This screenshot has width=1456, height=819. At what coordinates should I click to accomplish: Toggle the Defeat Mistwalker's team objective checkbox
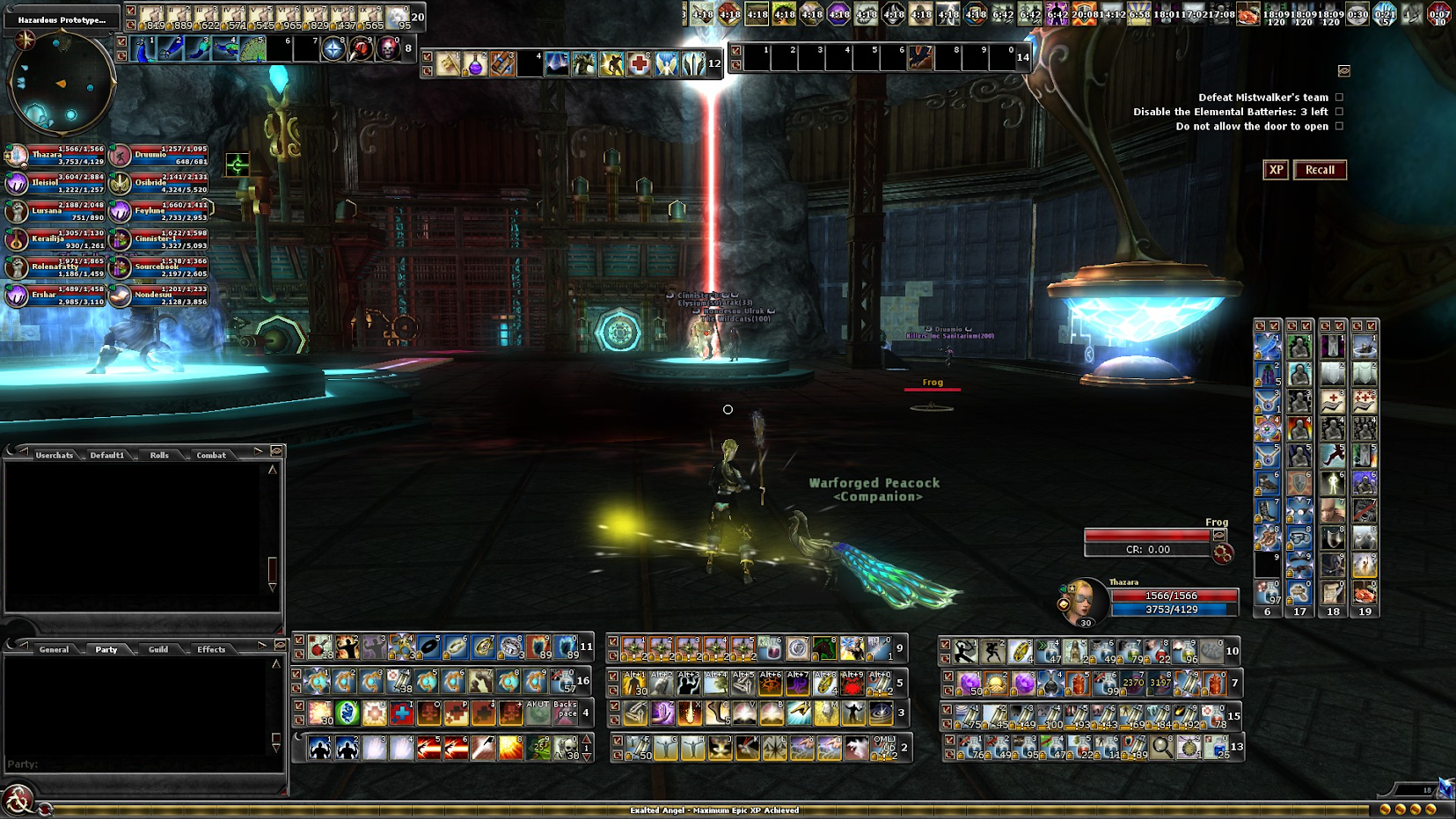[x=1339, y=98]
